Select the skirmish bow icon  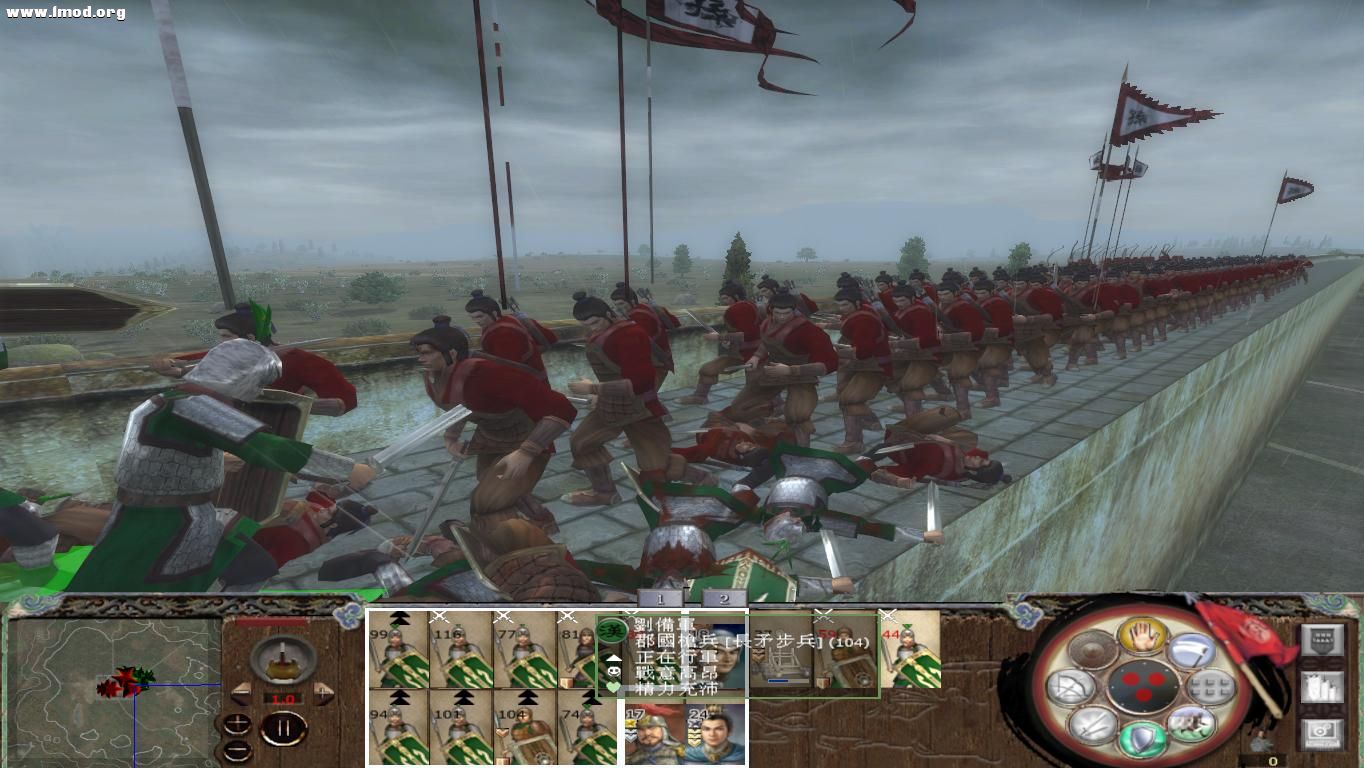click(x=1069, y=686)
